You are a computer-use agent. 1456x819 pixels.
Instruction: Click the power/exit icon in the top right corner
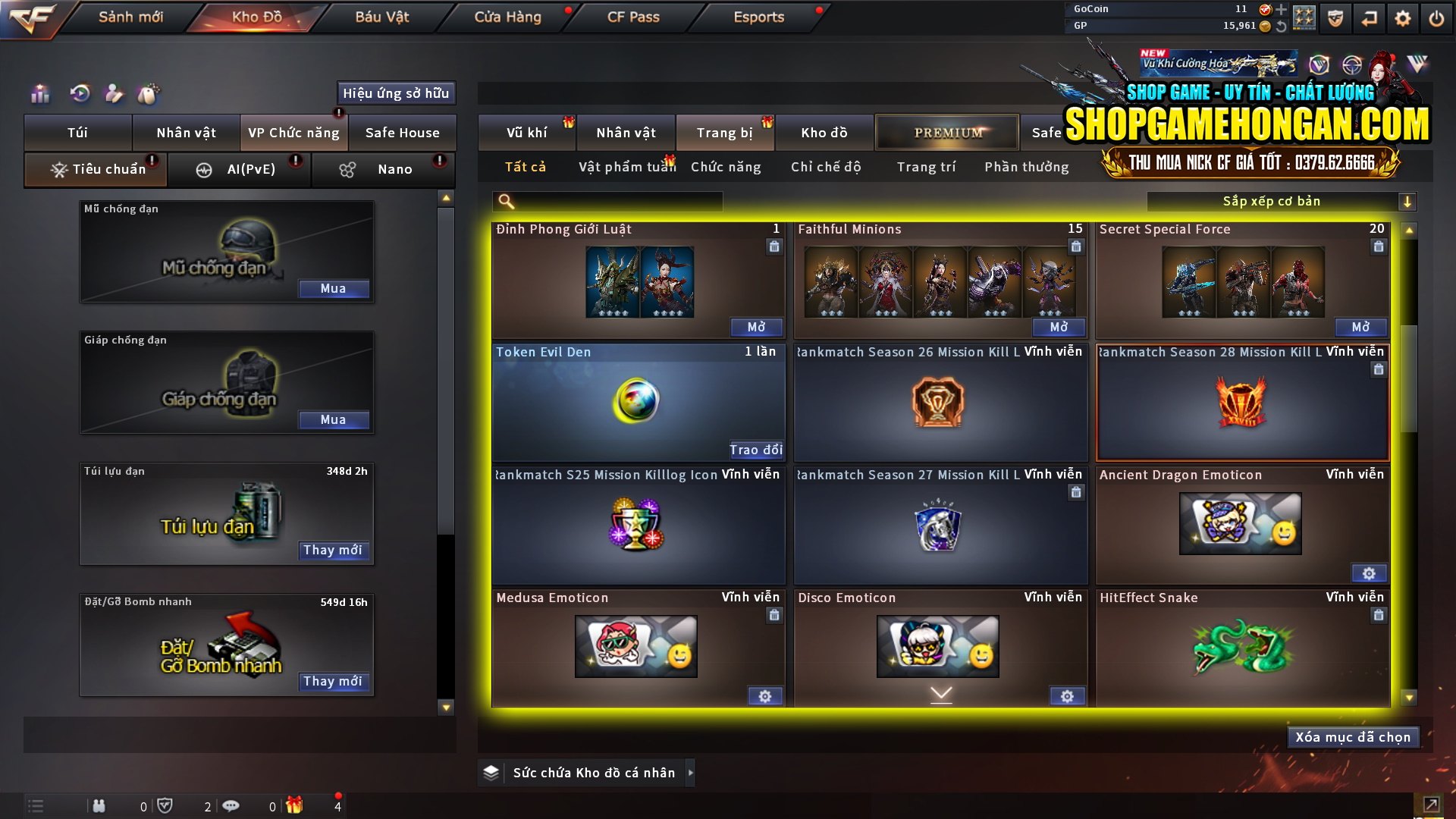point(1437,17)
